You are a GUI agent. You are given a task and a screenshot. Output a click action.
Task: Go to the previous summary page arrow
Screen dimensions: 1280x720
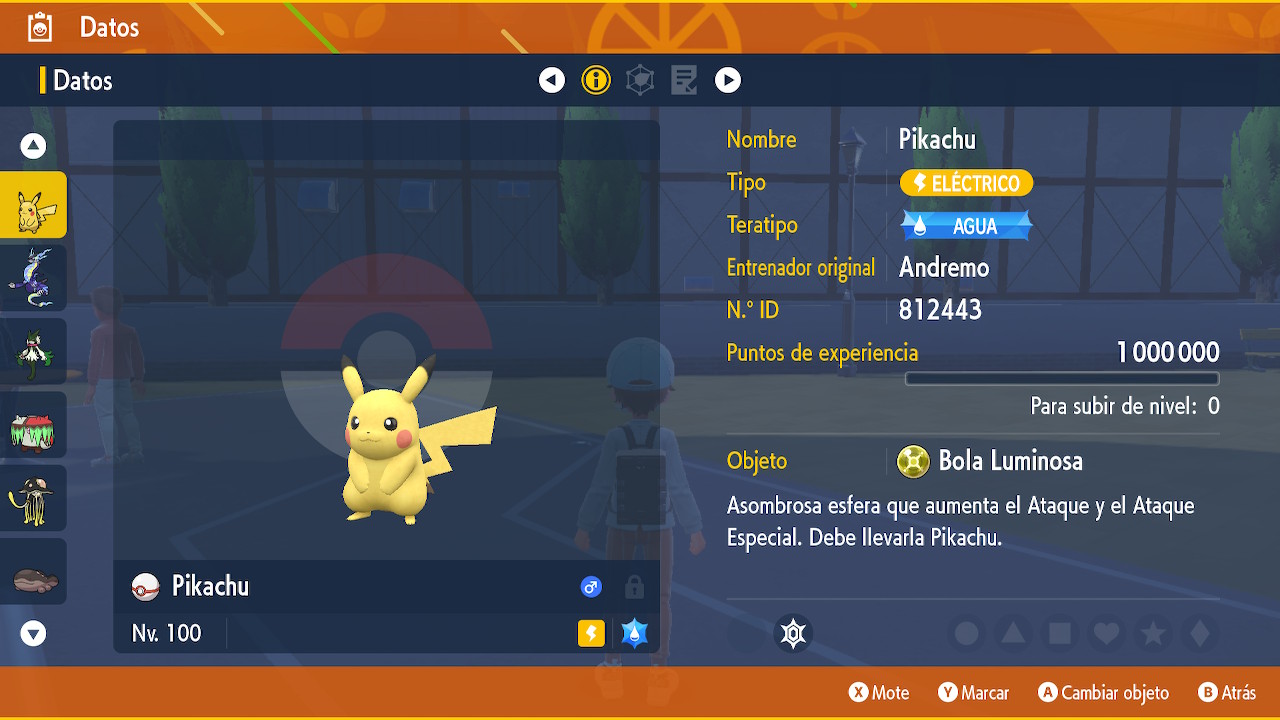click(x=552, y=80)
